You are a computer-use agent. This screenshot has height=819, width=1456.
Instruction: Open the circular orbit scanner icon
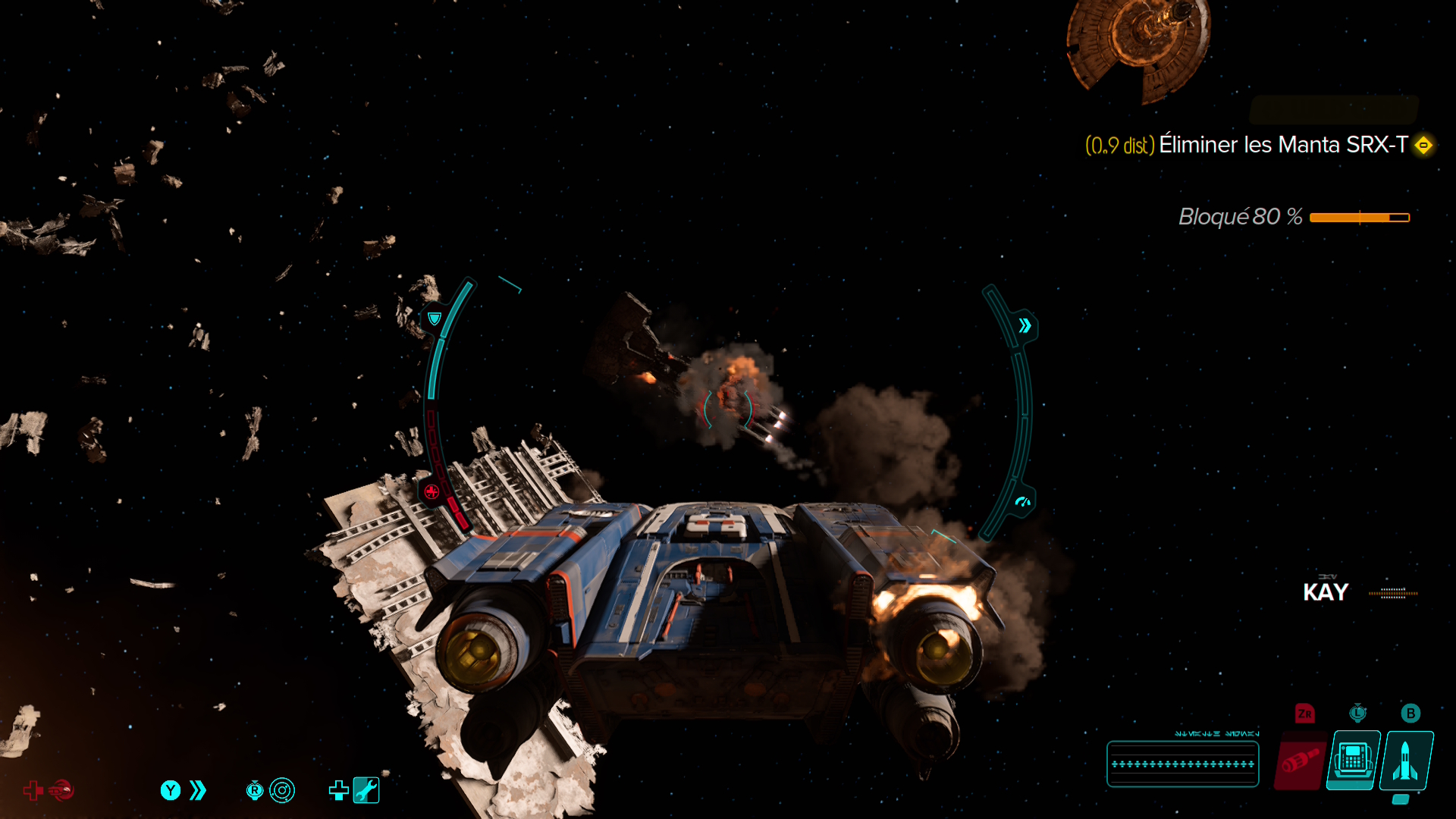[x=282, y=790]
